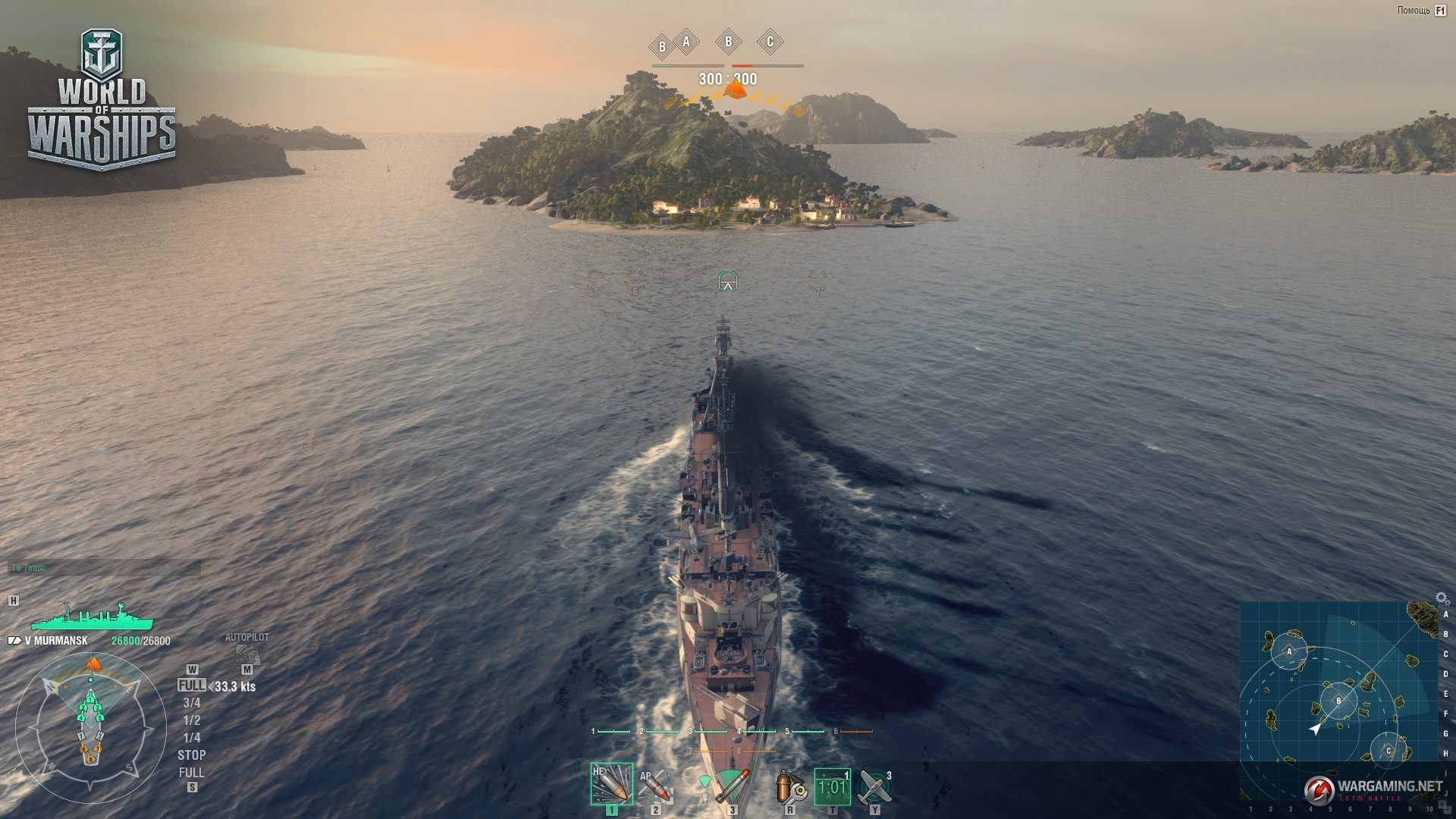
Task: Set engine speed to 3/4
Action: [192, 703]
